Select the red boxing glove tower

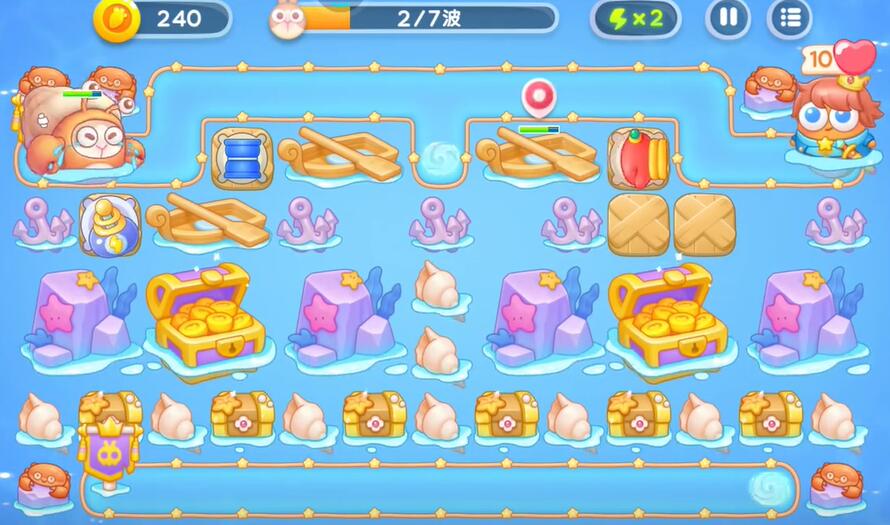click(x=638, y=158)
